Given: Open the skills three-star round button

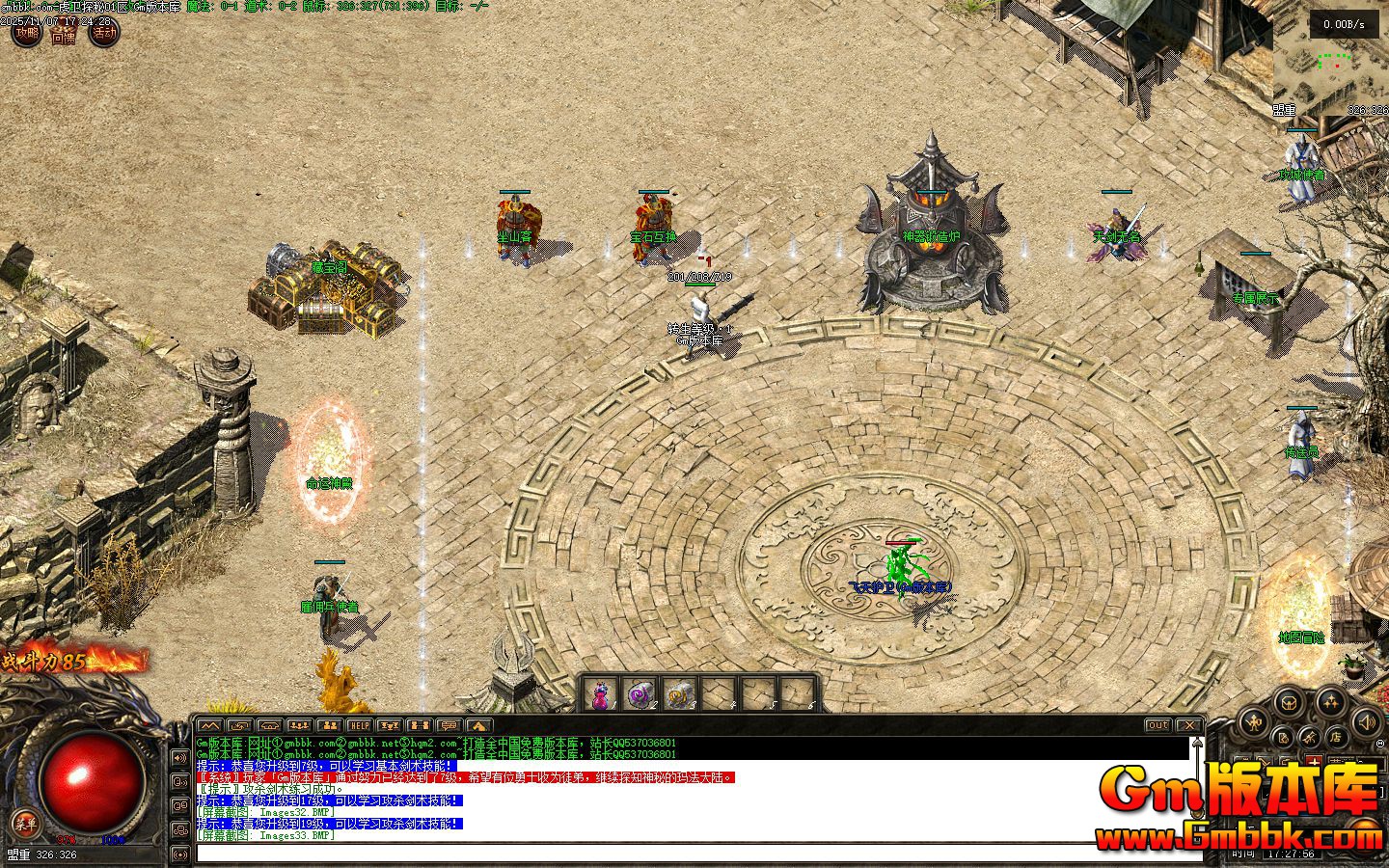Looking at the screenshot, I should point(1331,702).
